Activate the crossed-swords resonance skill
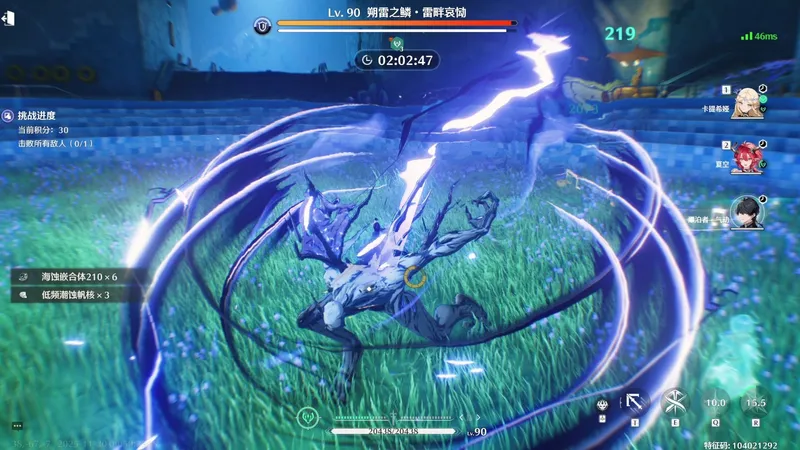This screenshot has width=800, height=450. click(675, 403)
